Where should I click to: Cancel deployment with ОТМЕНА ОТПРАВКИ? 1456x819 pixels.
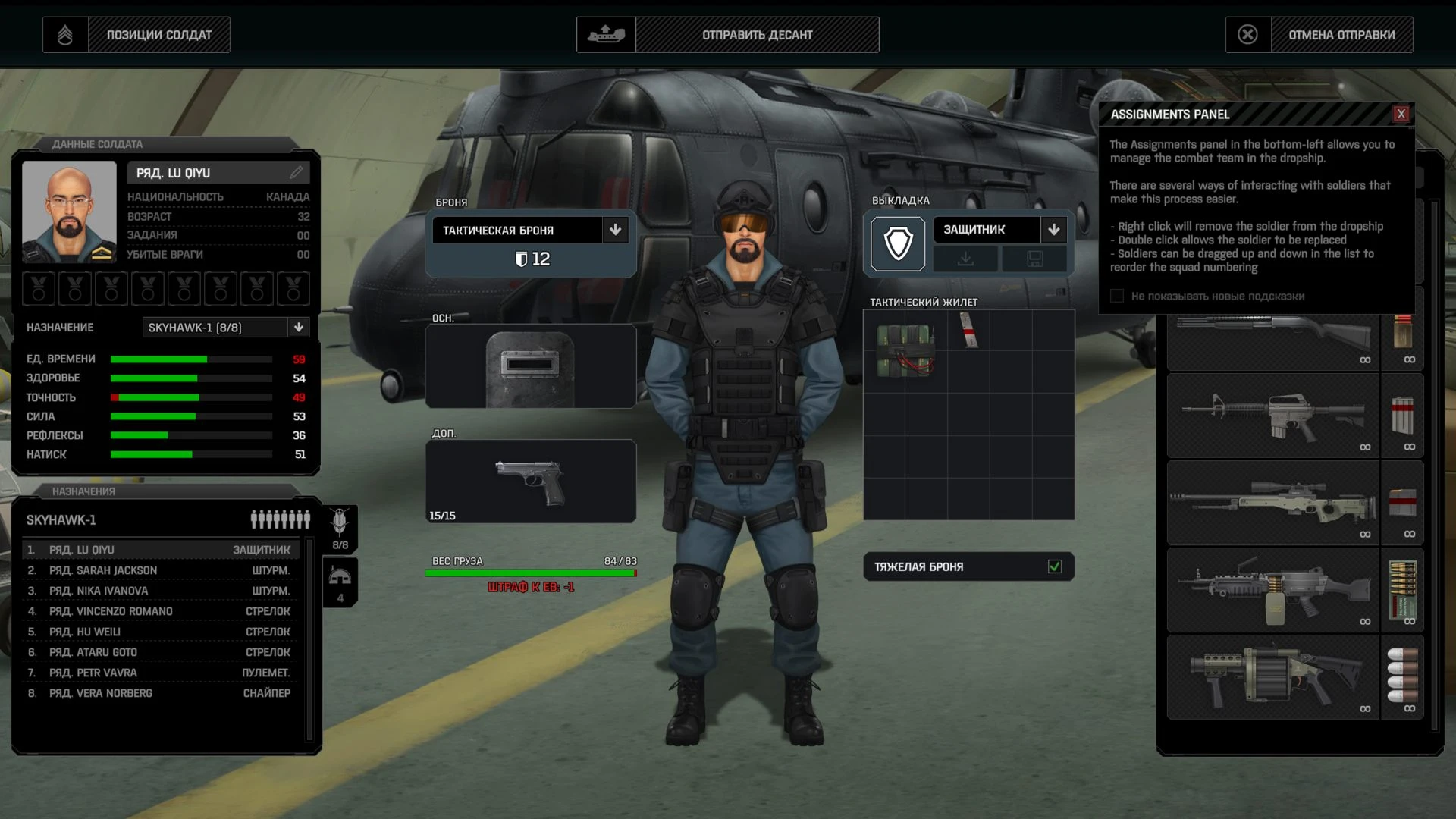(1319, 35)
